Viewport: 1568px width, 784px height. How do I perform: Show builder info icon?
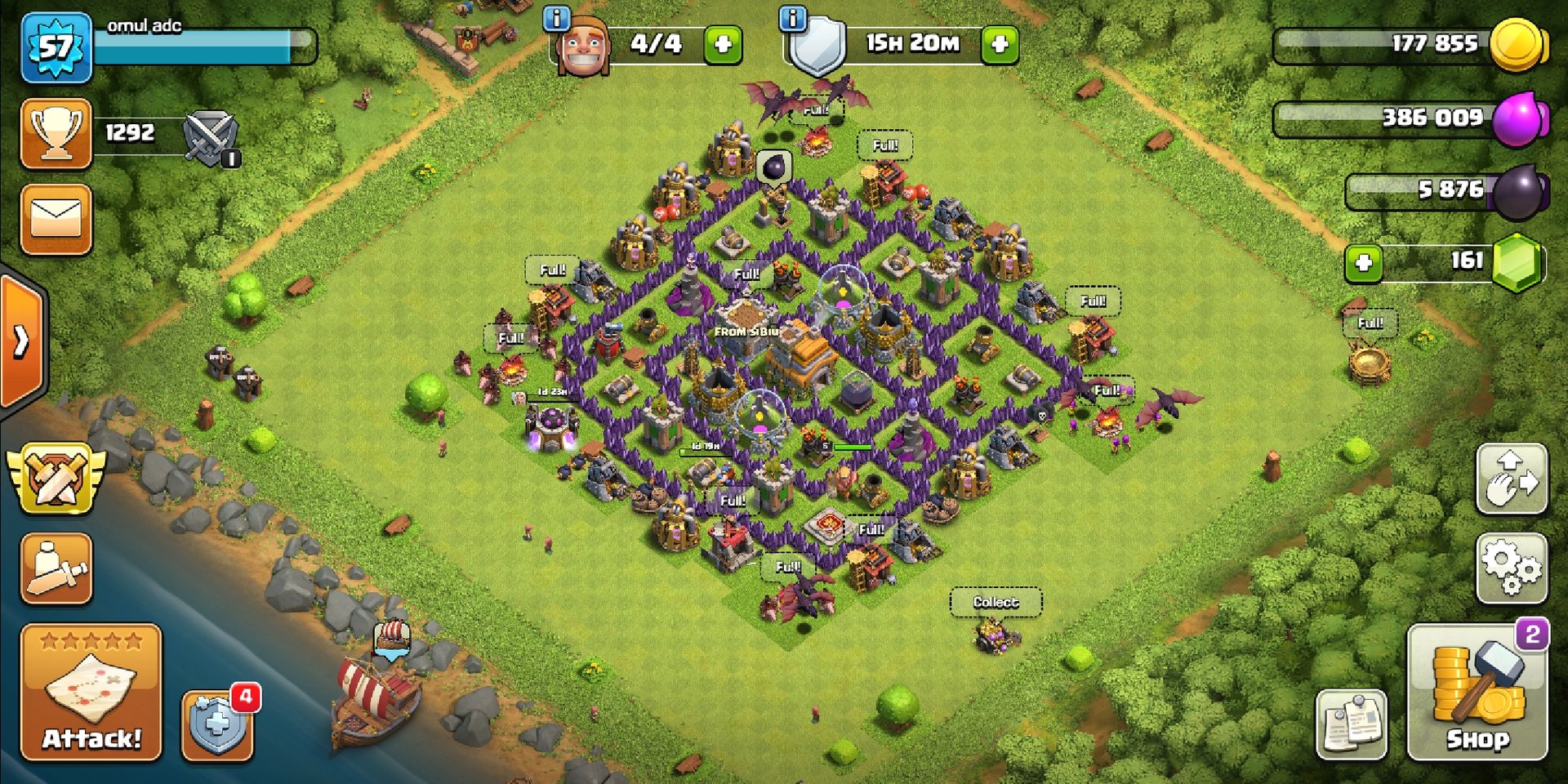(x=557, y=18)
